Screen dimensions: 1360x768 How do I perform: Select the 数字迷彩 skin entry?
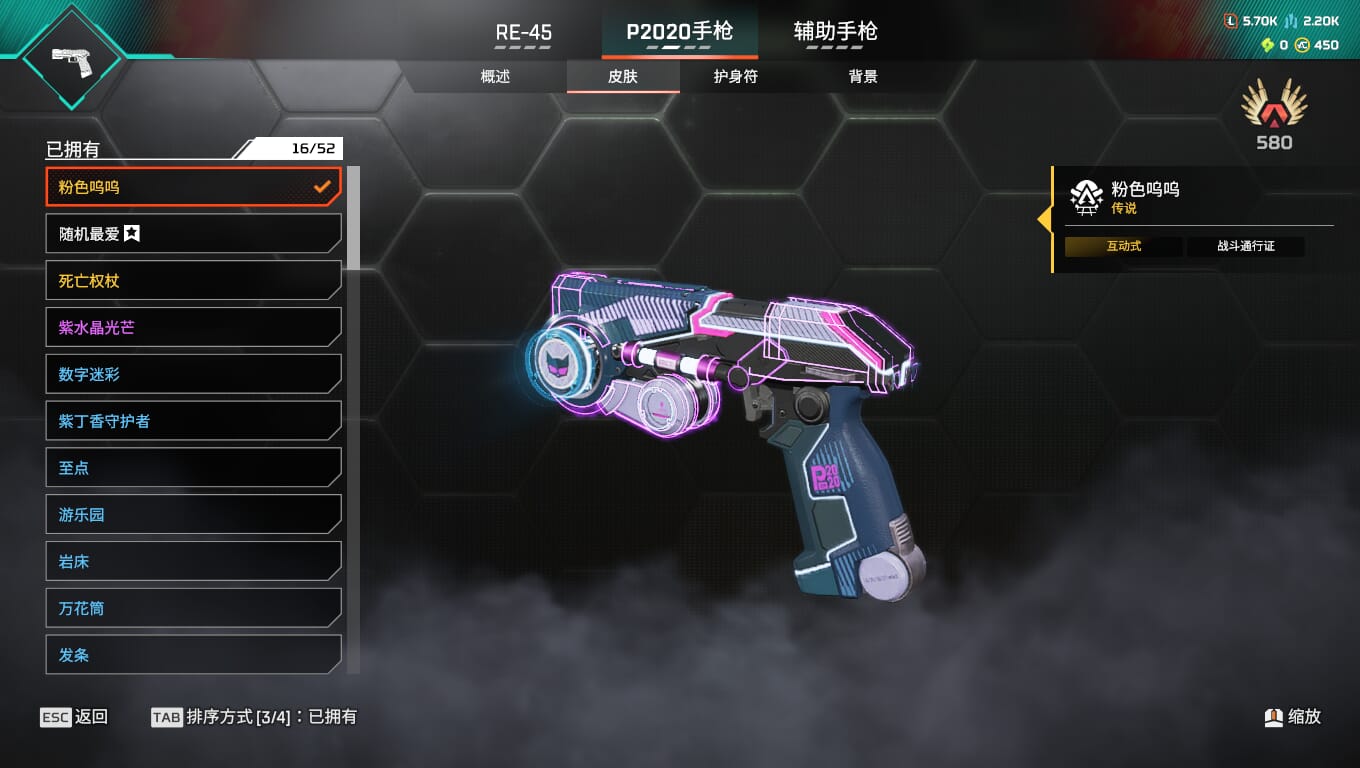click(194, 374)
